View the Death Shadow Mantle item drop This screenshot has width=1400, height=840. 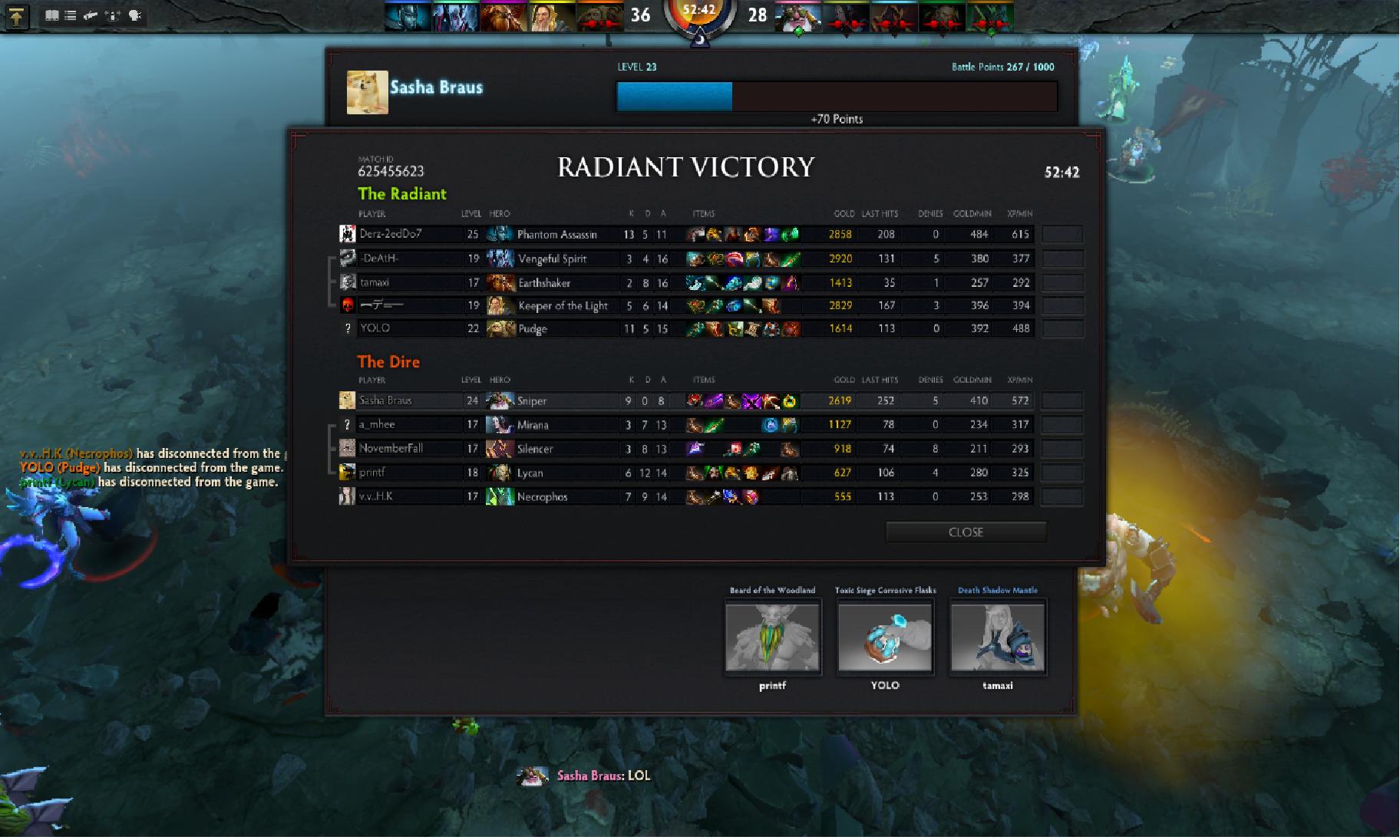click(998, 636)
